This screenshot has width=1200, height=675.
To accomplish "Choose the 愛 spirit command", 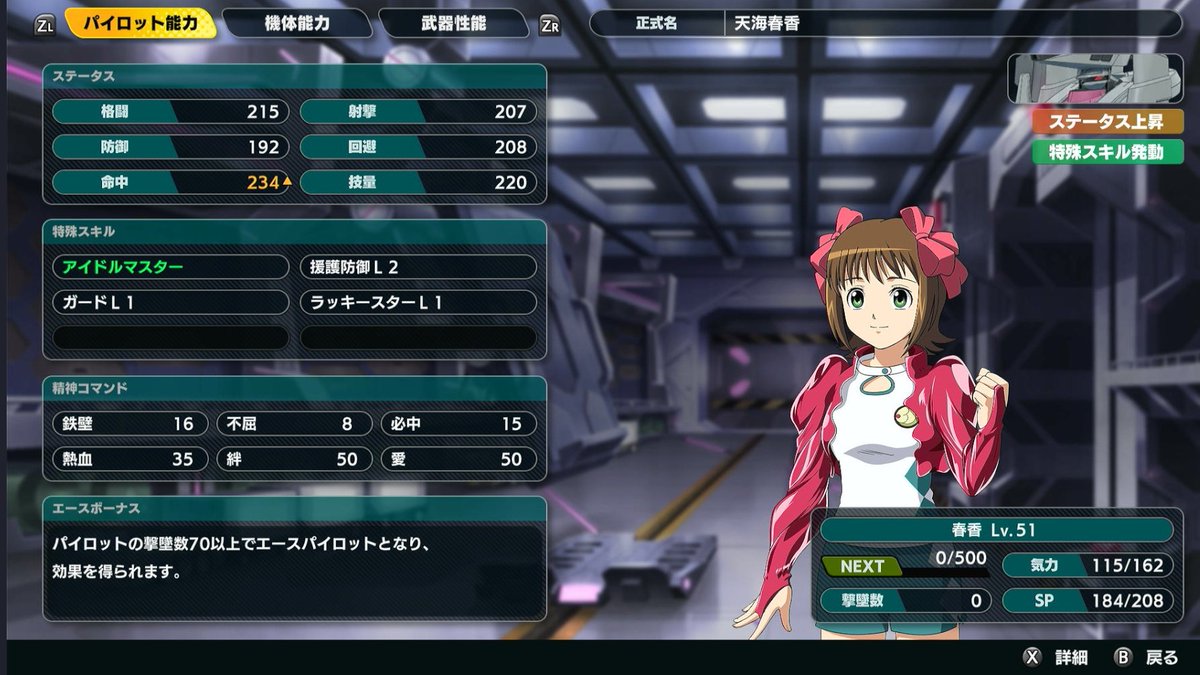I will click(x=459, y=459).
